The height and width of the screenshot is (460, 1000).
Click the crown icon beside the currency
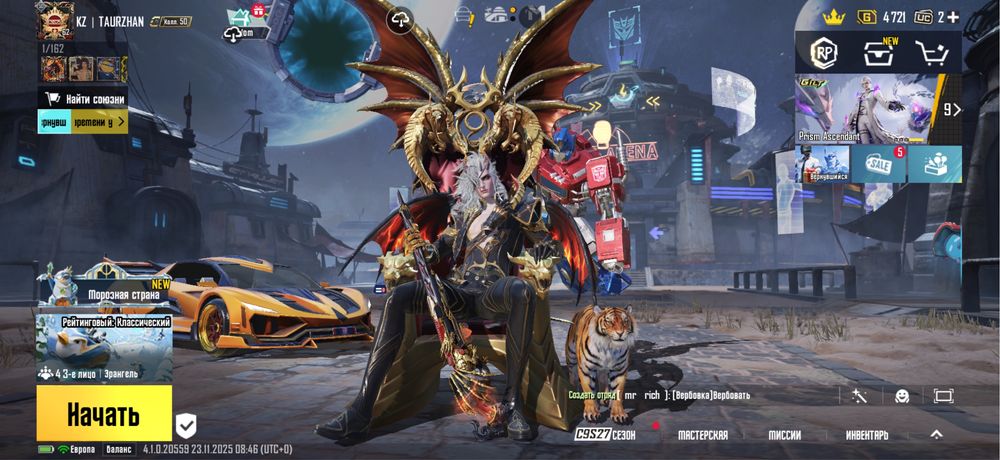tap(834, 17)
